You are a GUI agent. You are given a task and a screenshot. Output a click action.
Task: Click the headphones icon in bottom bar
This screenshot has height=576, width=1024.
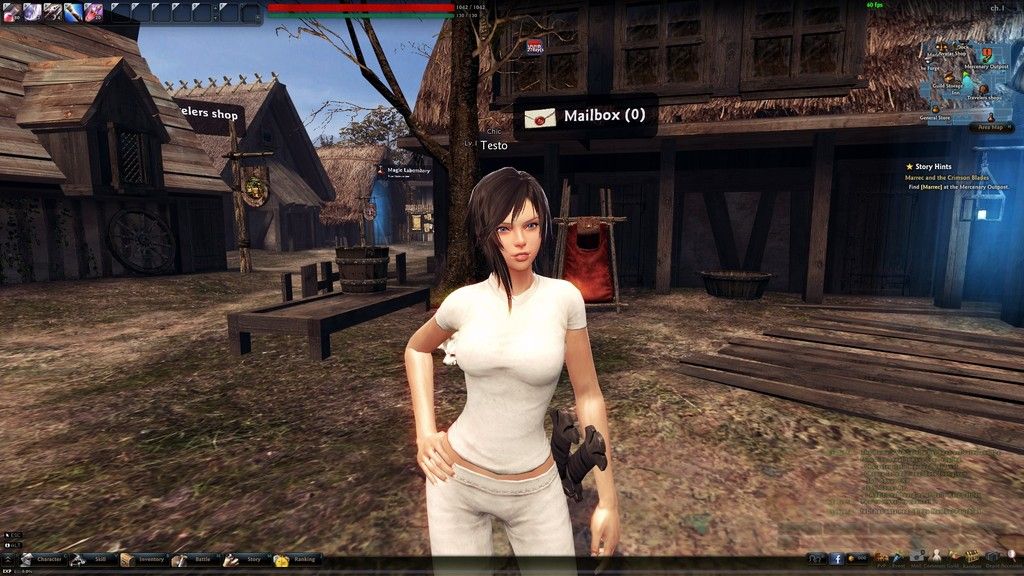coord(816,559)
